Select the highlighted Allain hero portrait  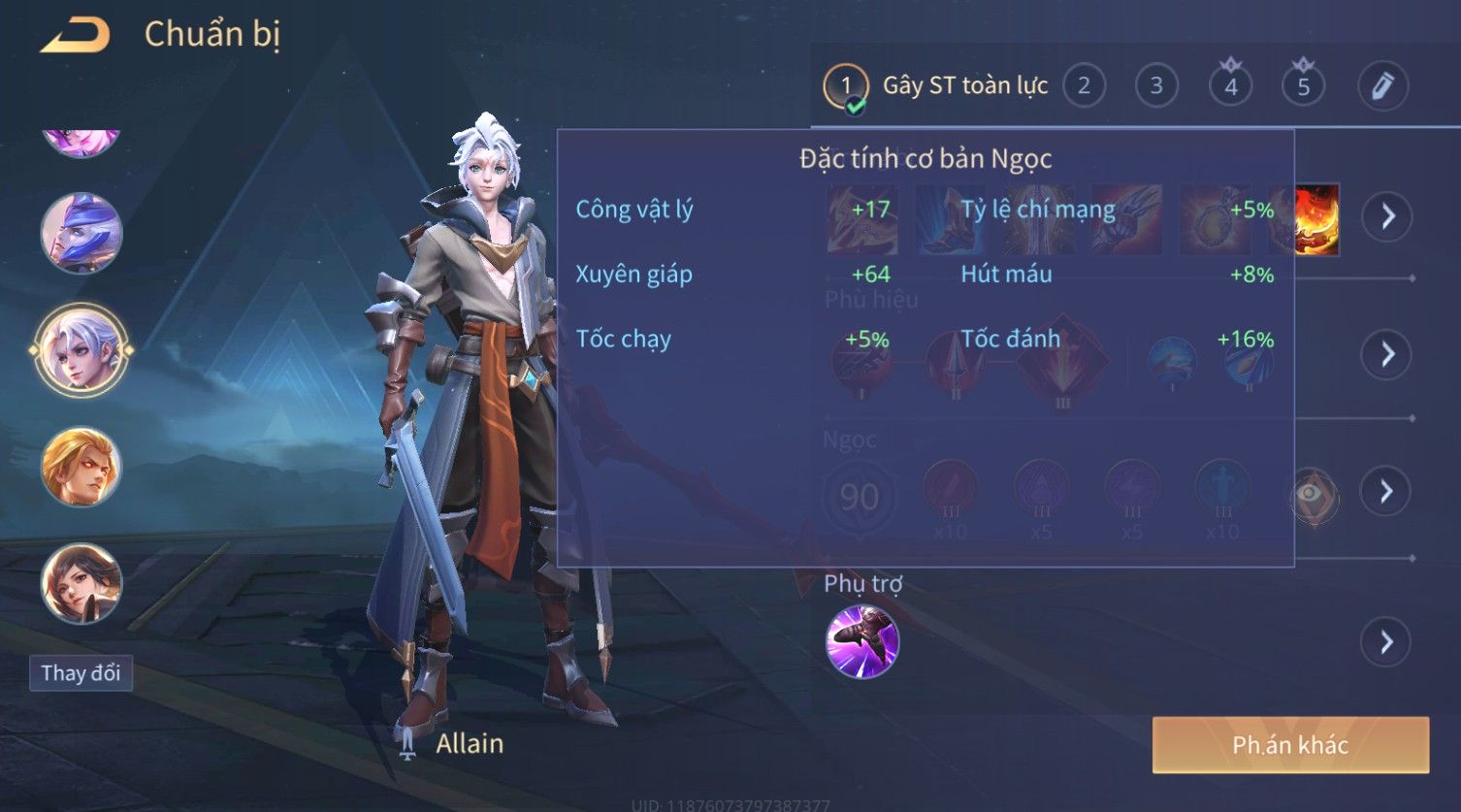tap(81, 349)
